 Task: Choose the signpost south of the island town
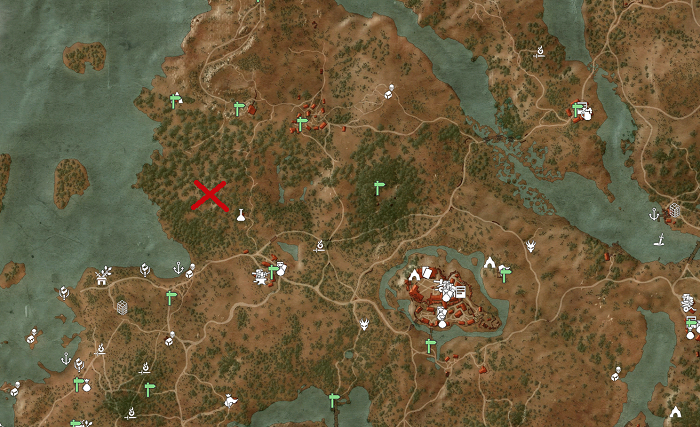pyautogui.click(x=430, y=345)
